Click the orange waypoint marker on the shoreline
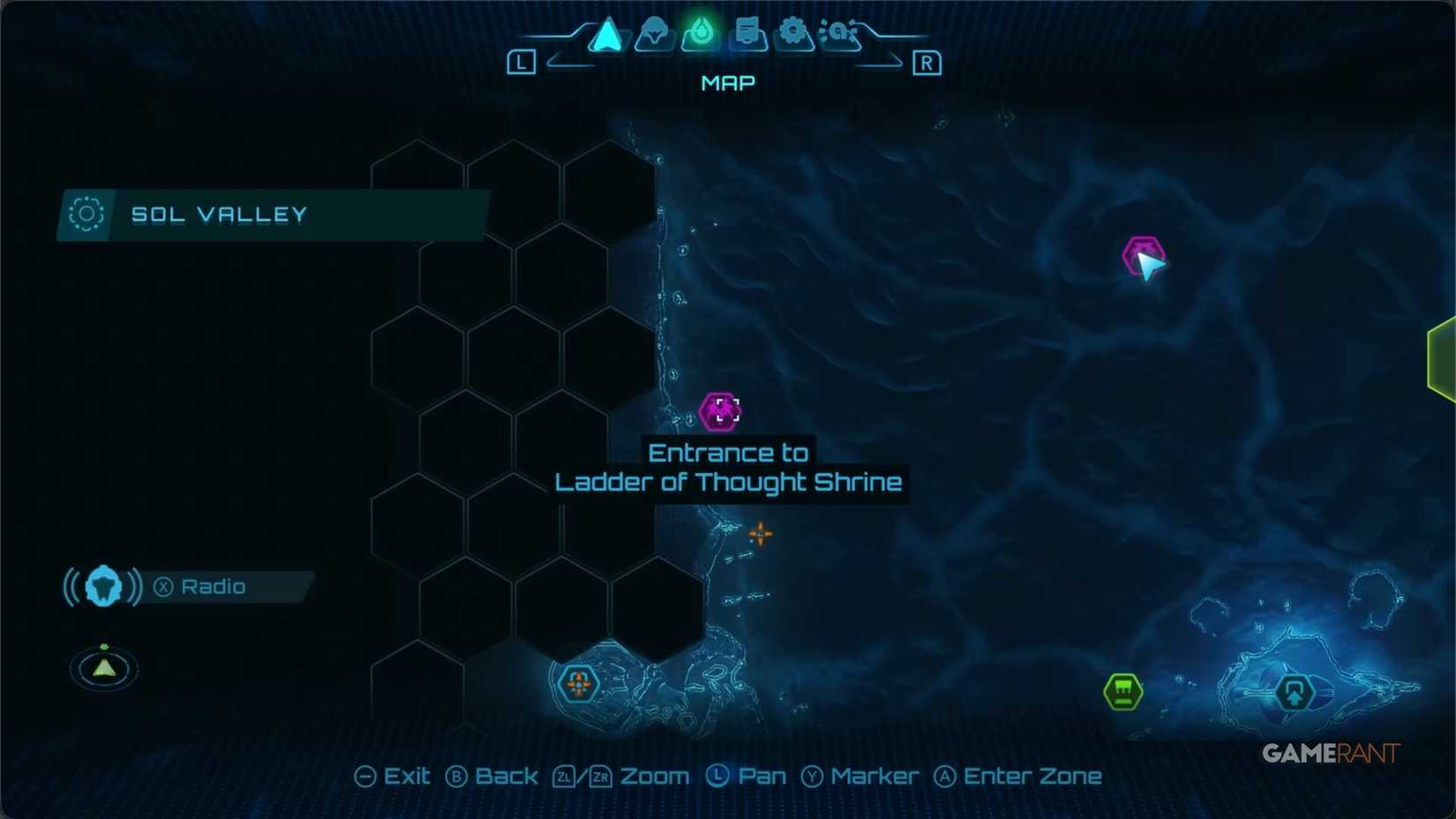 tap(761, 535)
